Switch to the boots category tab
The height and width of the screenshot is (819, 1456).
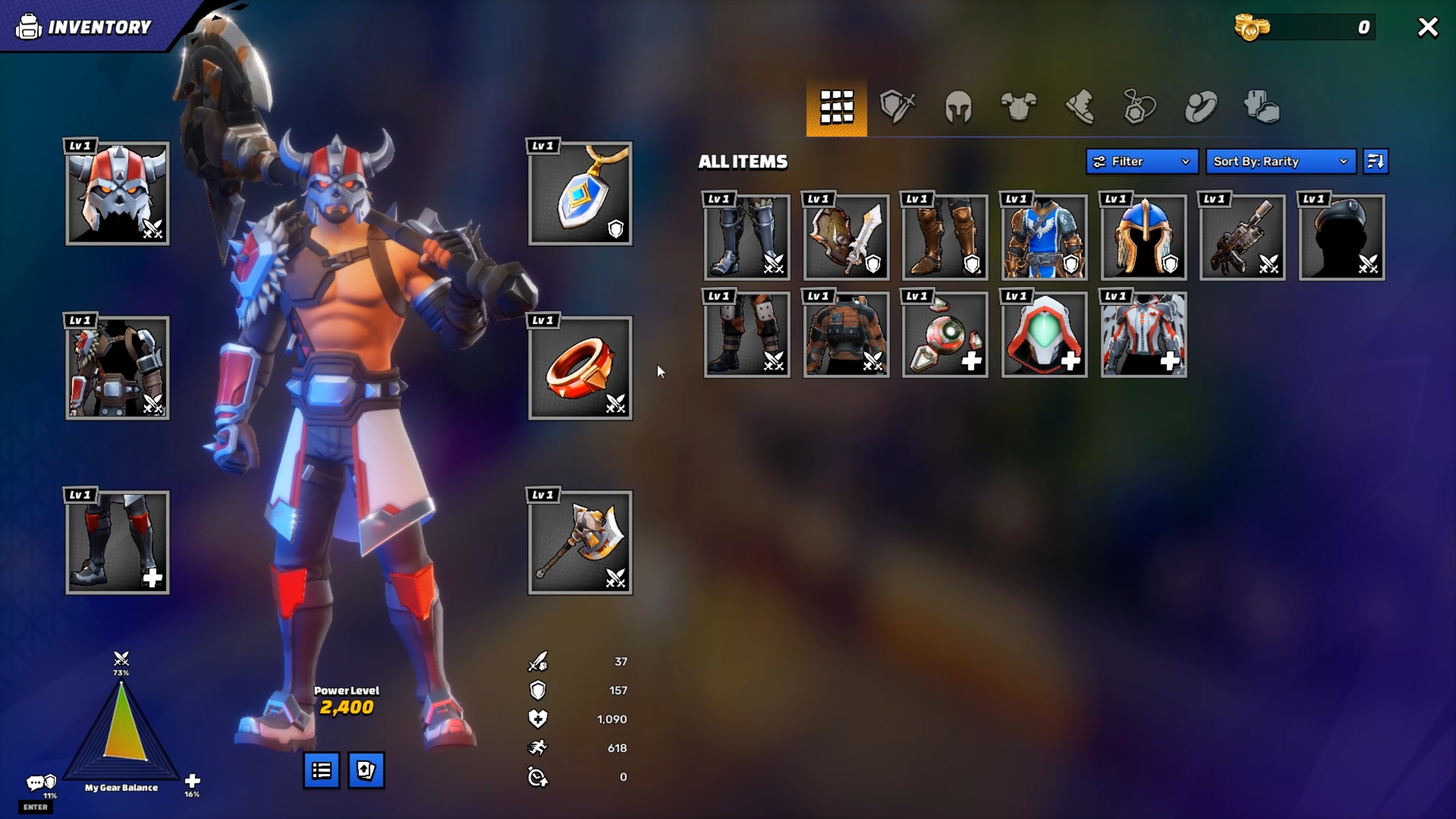pos(1079,107)
